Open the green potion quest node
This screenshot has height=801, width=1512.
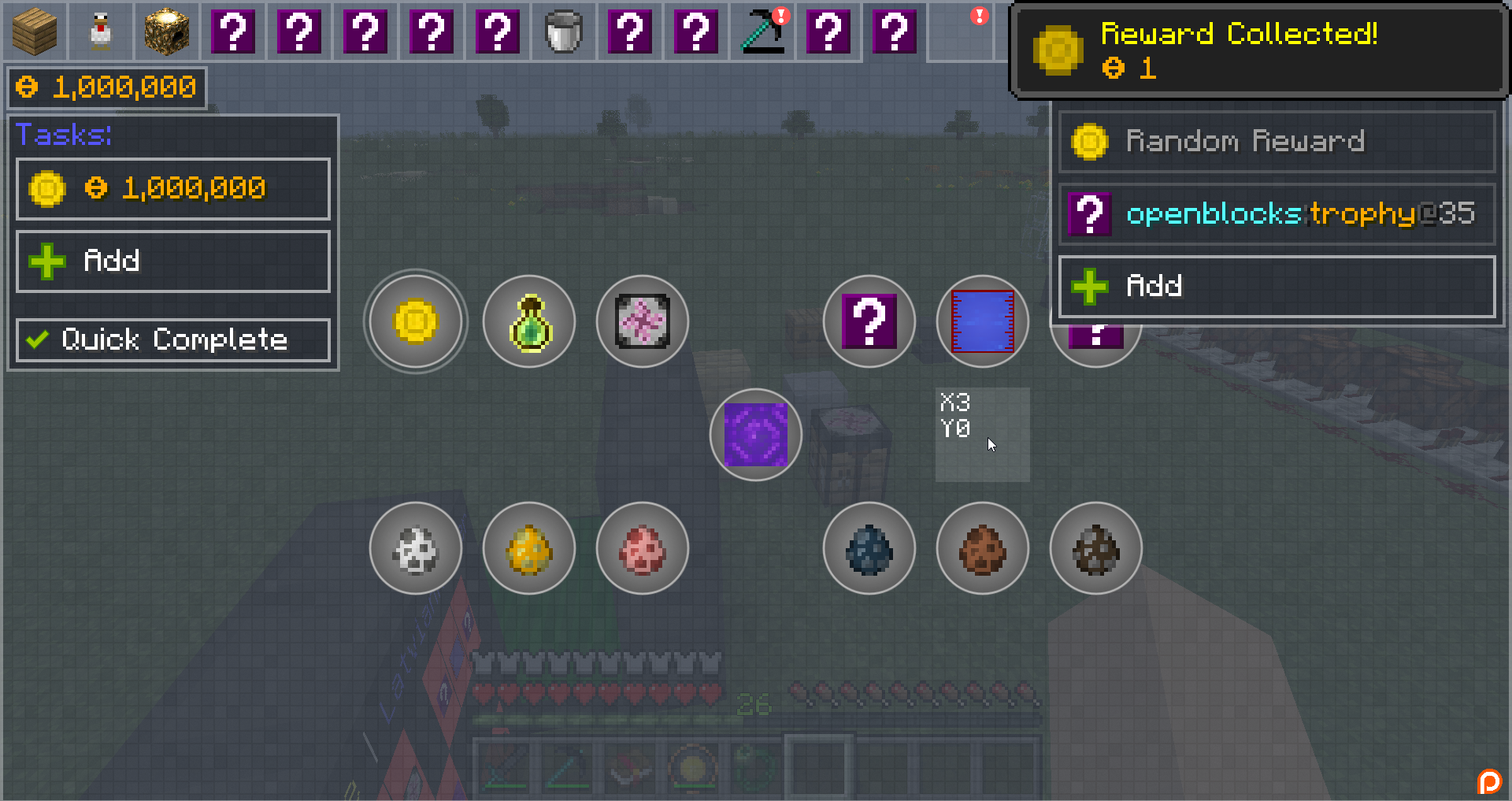529,321
